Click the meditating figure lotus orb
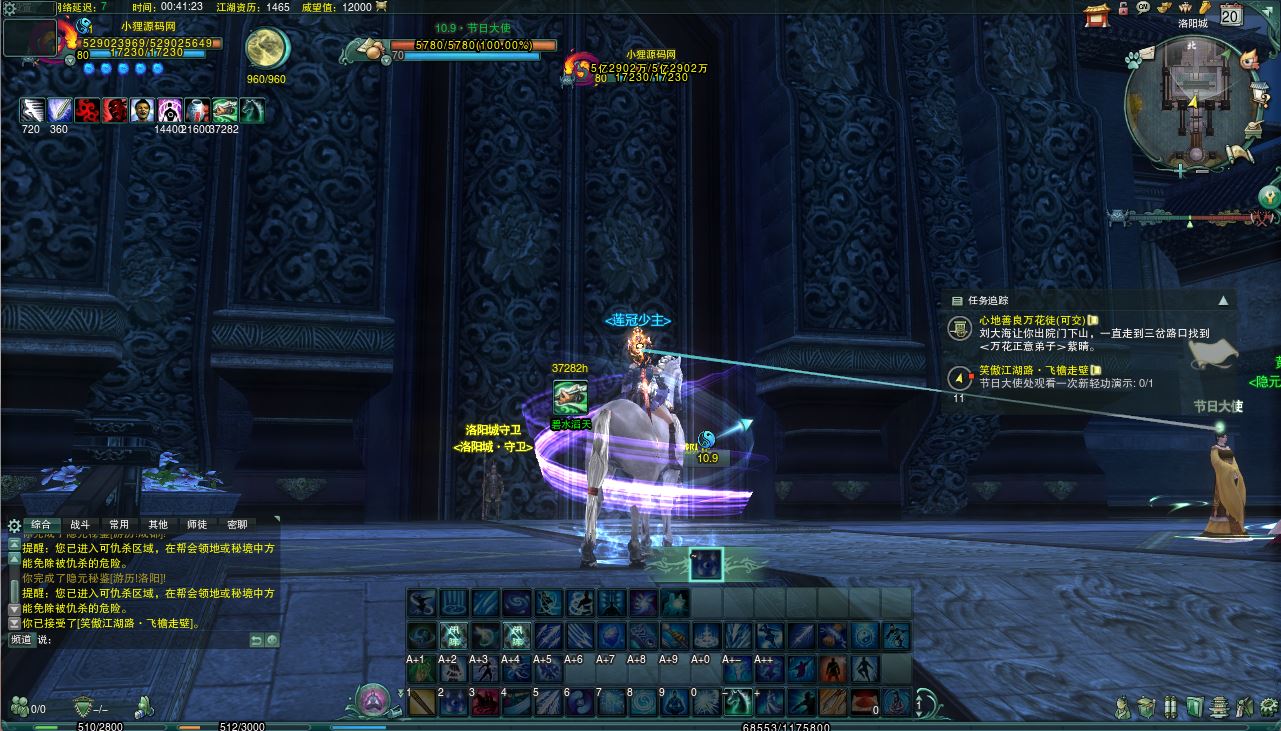1281x731 pixels. [x=373, y=697]
